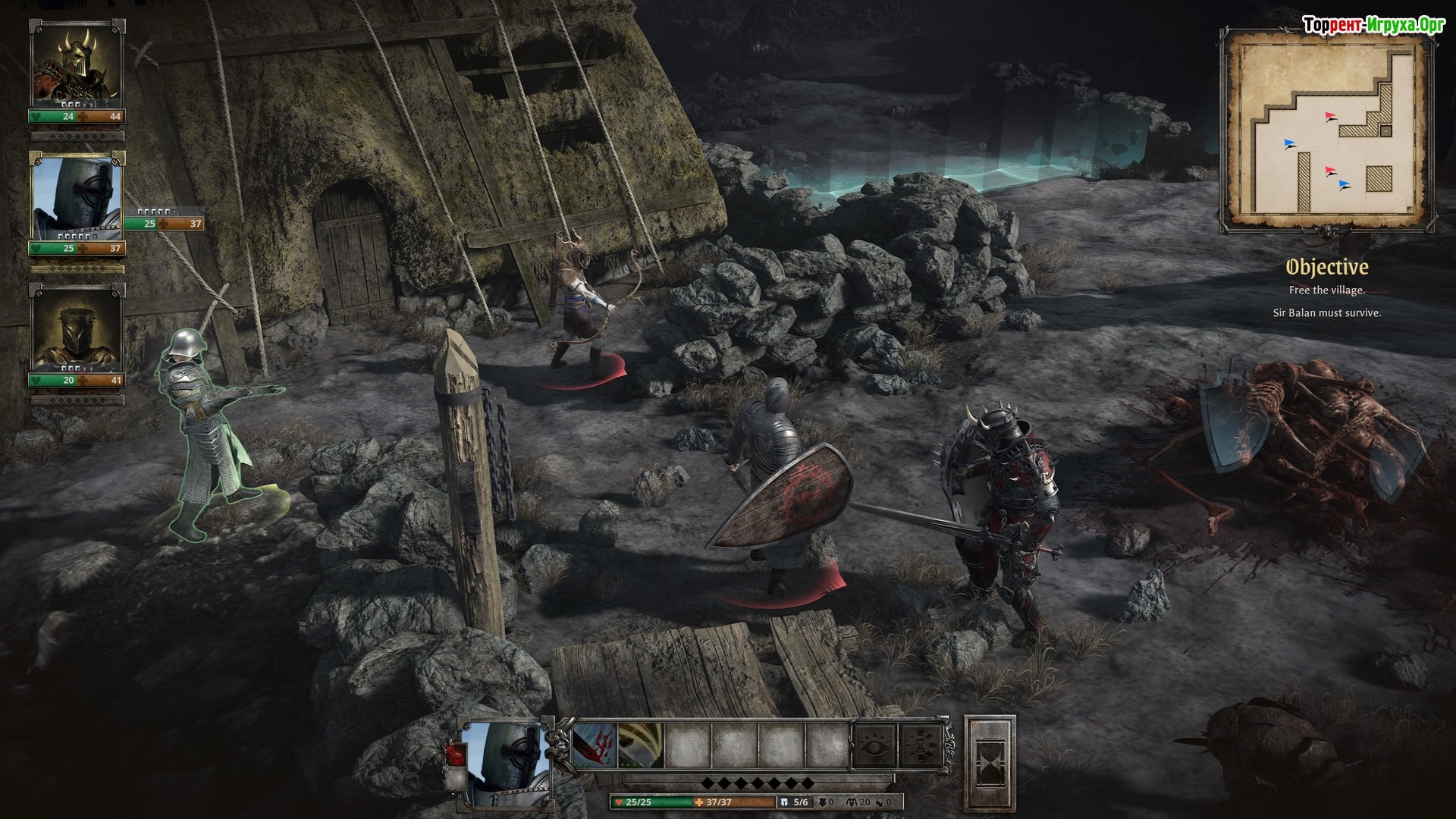Select the red potion slot beside the portrait
The height and width of the screenshot is (819, 1456).
coord(457,753)
